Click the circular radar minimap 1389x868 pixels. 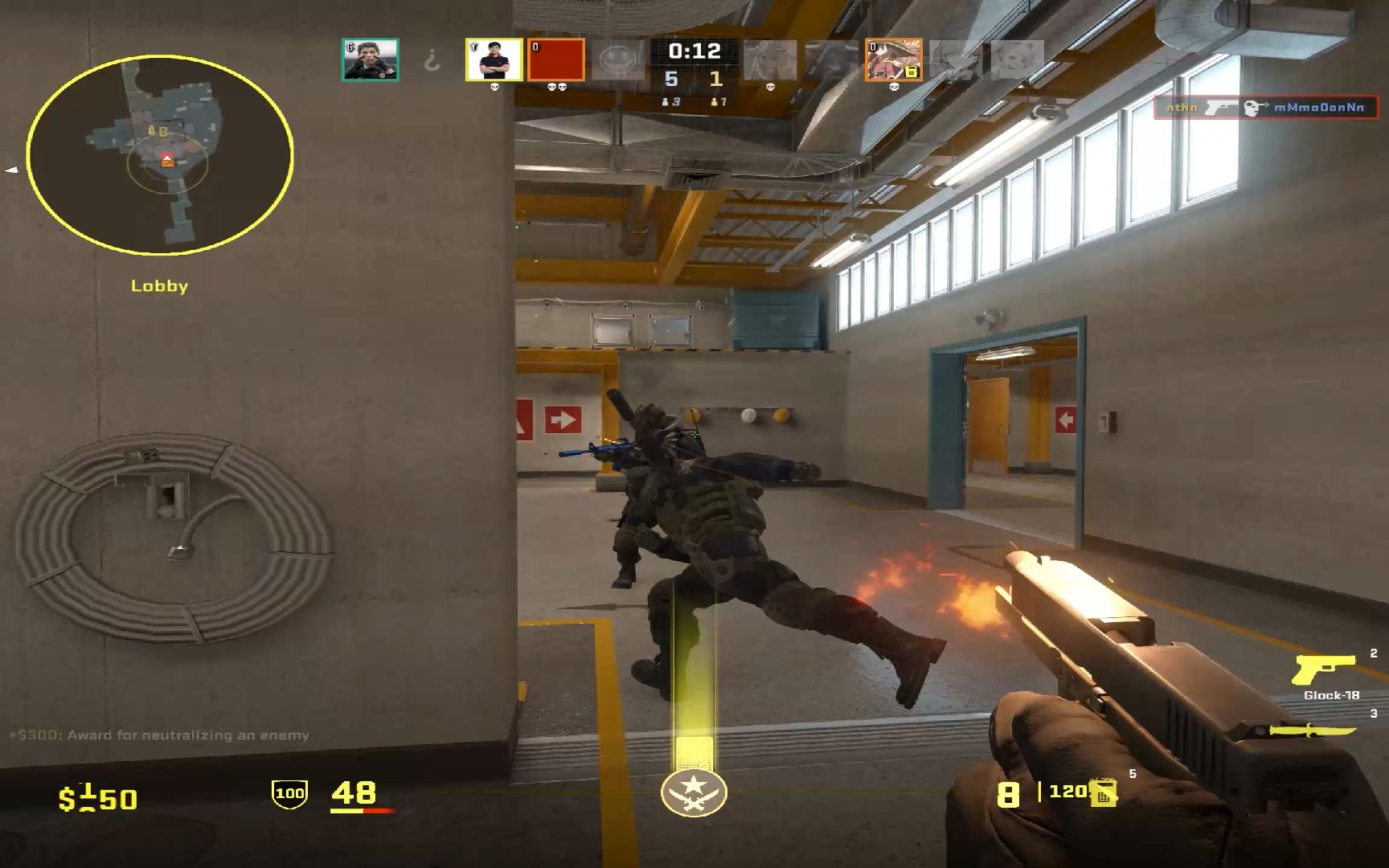[x=160, y=154]
